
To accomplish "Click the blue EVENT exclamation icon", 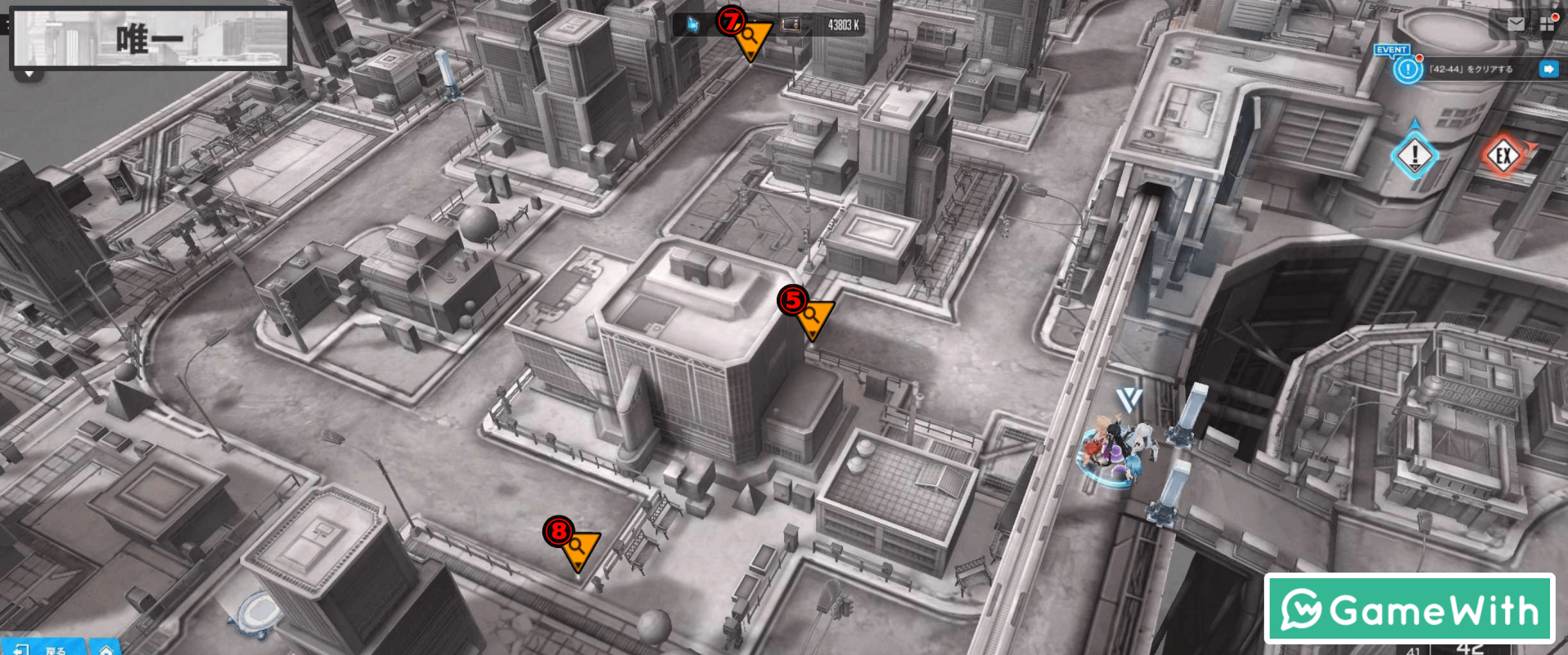I will (x=1408, y=69).
